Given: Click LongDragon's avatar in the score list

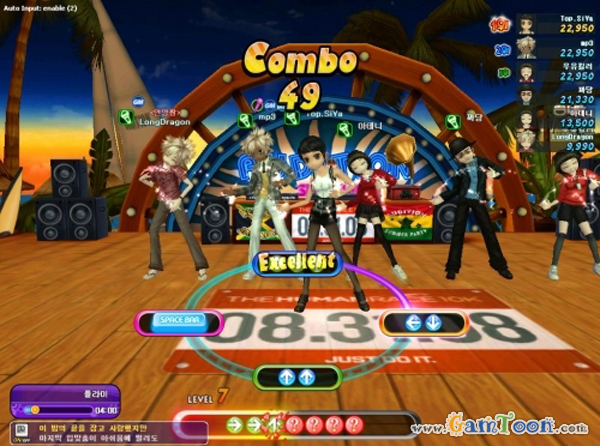Looking at the screenshot, I should pyautogui.click(x=525, y=141).
